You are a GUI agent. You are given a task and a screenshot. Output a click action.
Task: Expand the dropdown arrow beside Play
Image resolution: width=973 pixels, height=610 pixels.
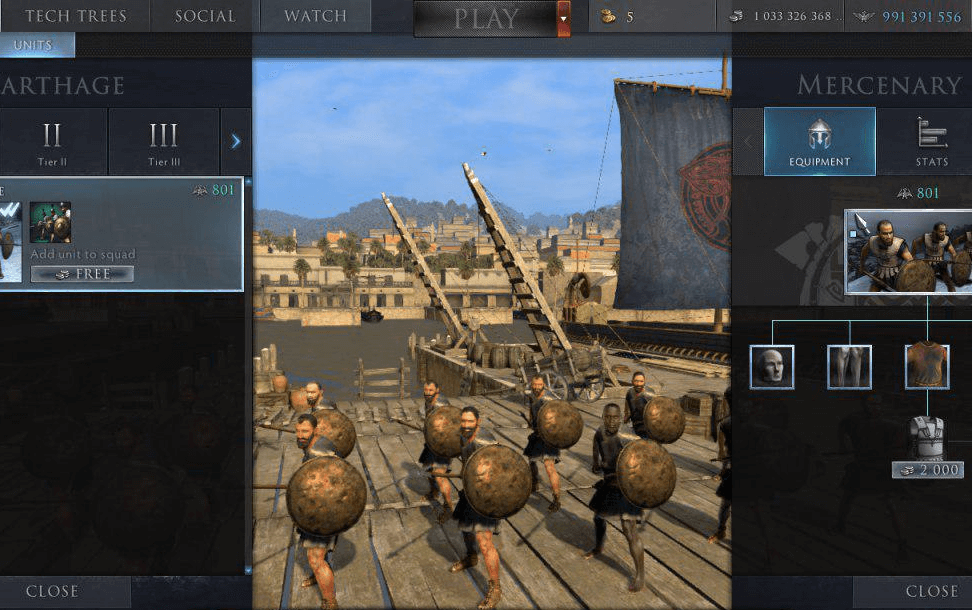point(563,18)
